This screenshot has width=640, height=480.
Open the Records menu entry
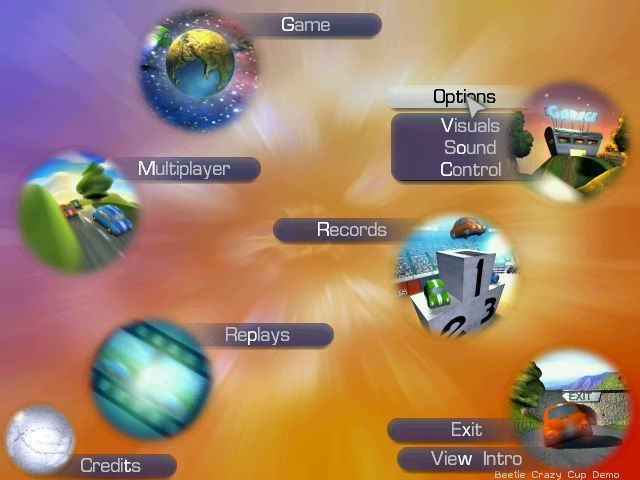coord(351,230)
